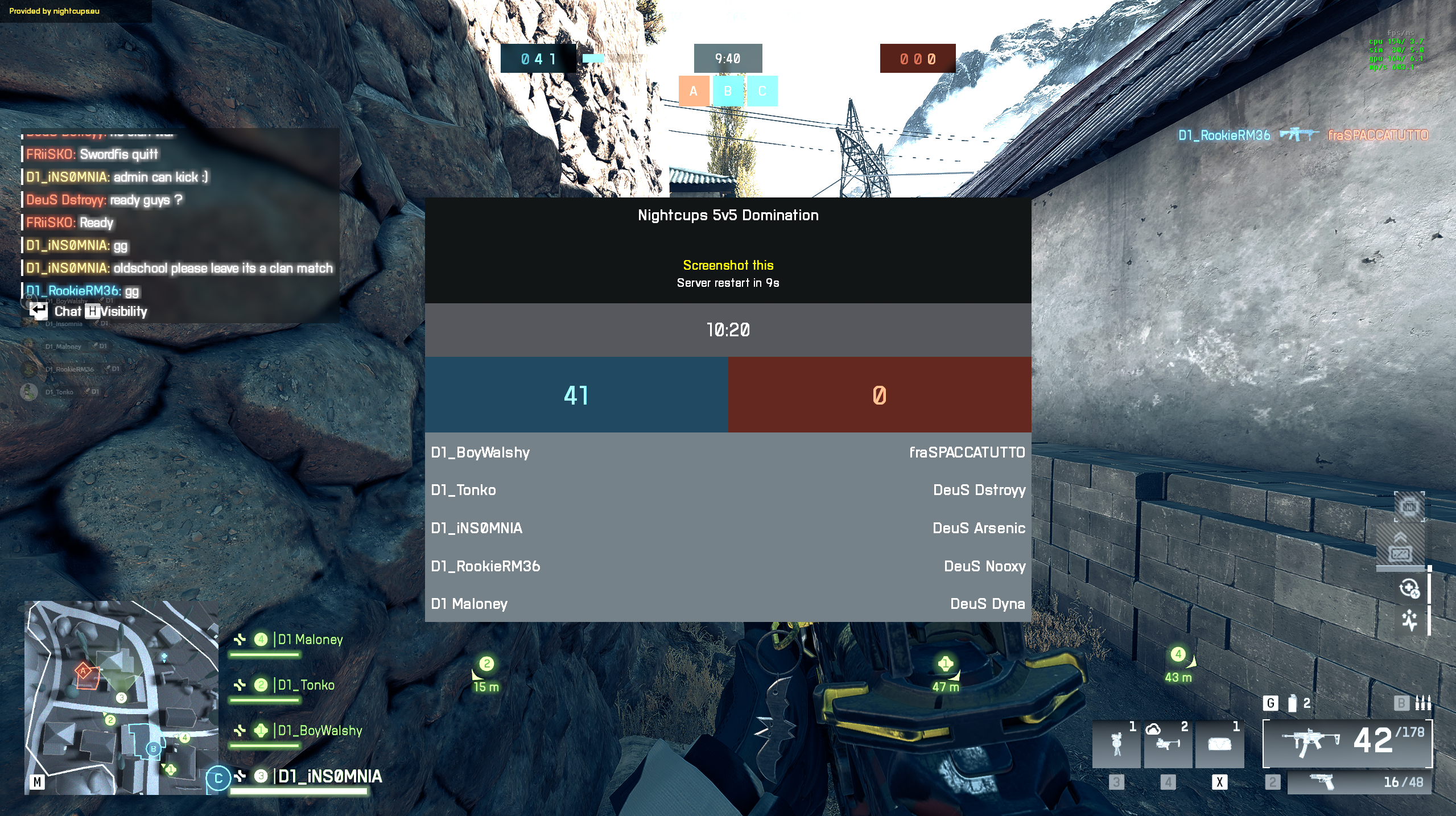Select squad member D1 Maloney
The width and height of the screenshot is (1456, 816).
tap(310, 640)
